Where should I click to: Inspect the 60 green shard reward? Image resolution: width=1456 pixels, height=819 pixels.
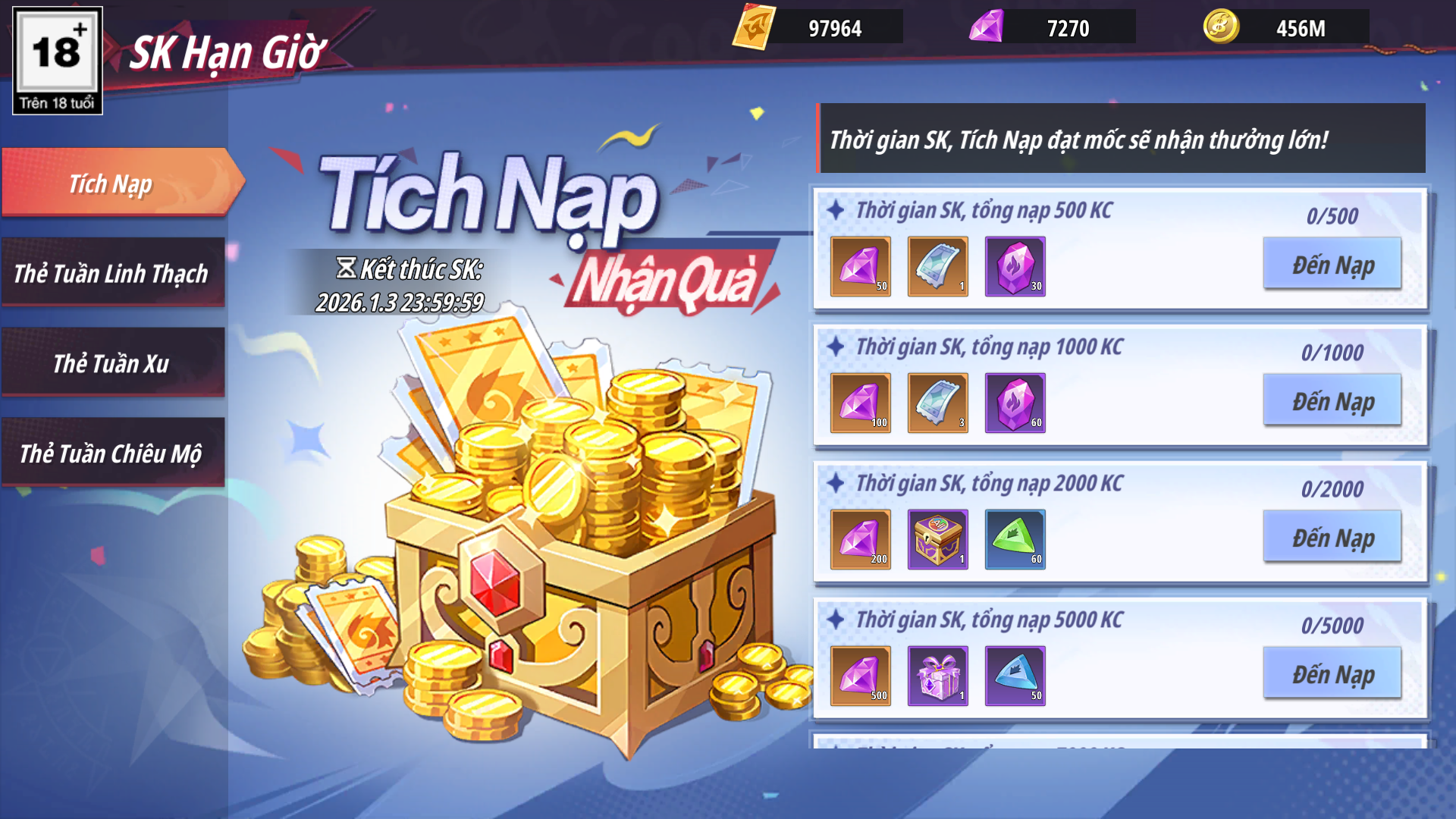(1015, 539)
